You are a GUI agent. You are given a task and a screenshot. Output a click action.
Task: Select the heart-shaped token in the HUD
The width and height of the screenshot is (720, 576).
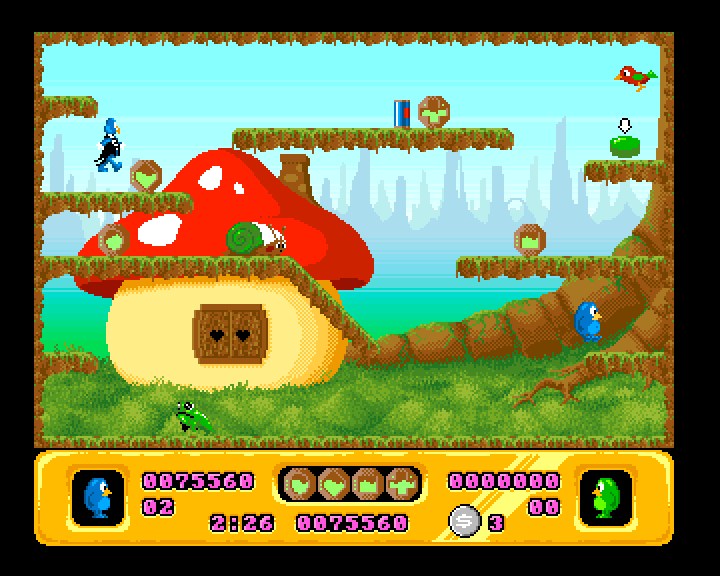tap(333, 484)
